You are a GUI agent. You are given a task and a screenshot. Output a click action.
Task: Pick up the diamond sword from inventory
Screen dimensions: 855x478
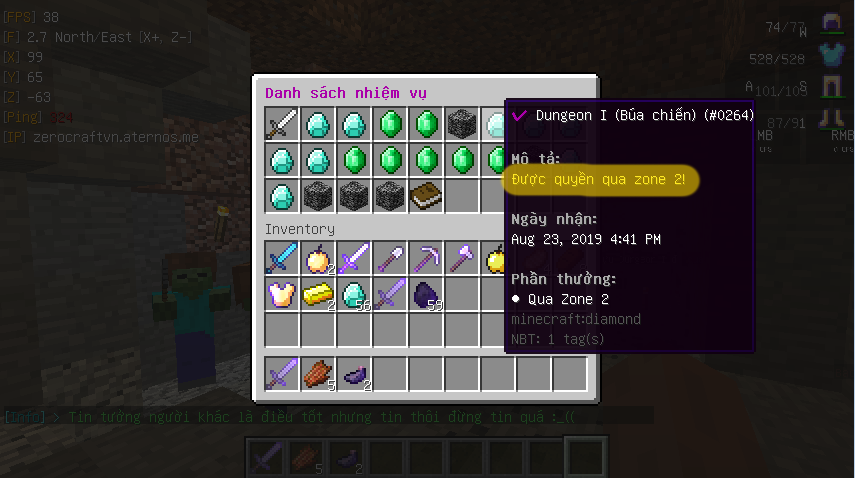coord(282,258)
